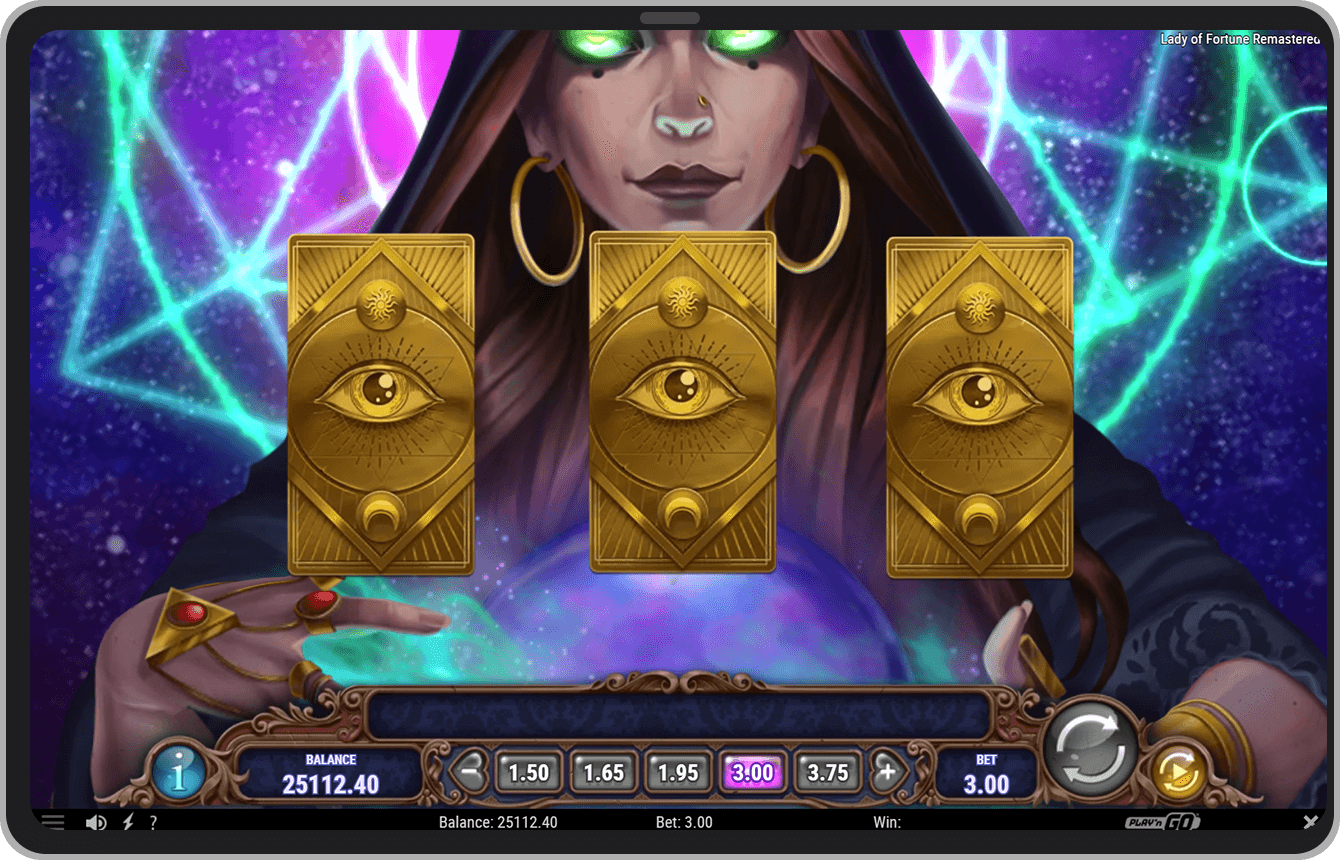Open the game info panel
The width and height of the screenshot is (1340, 860).
180,774
